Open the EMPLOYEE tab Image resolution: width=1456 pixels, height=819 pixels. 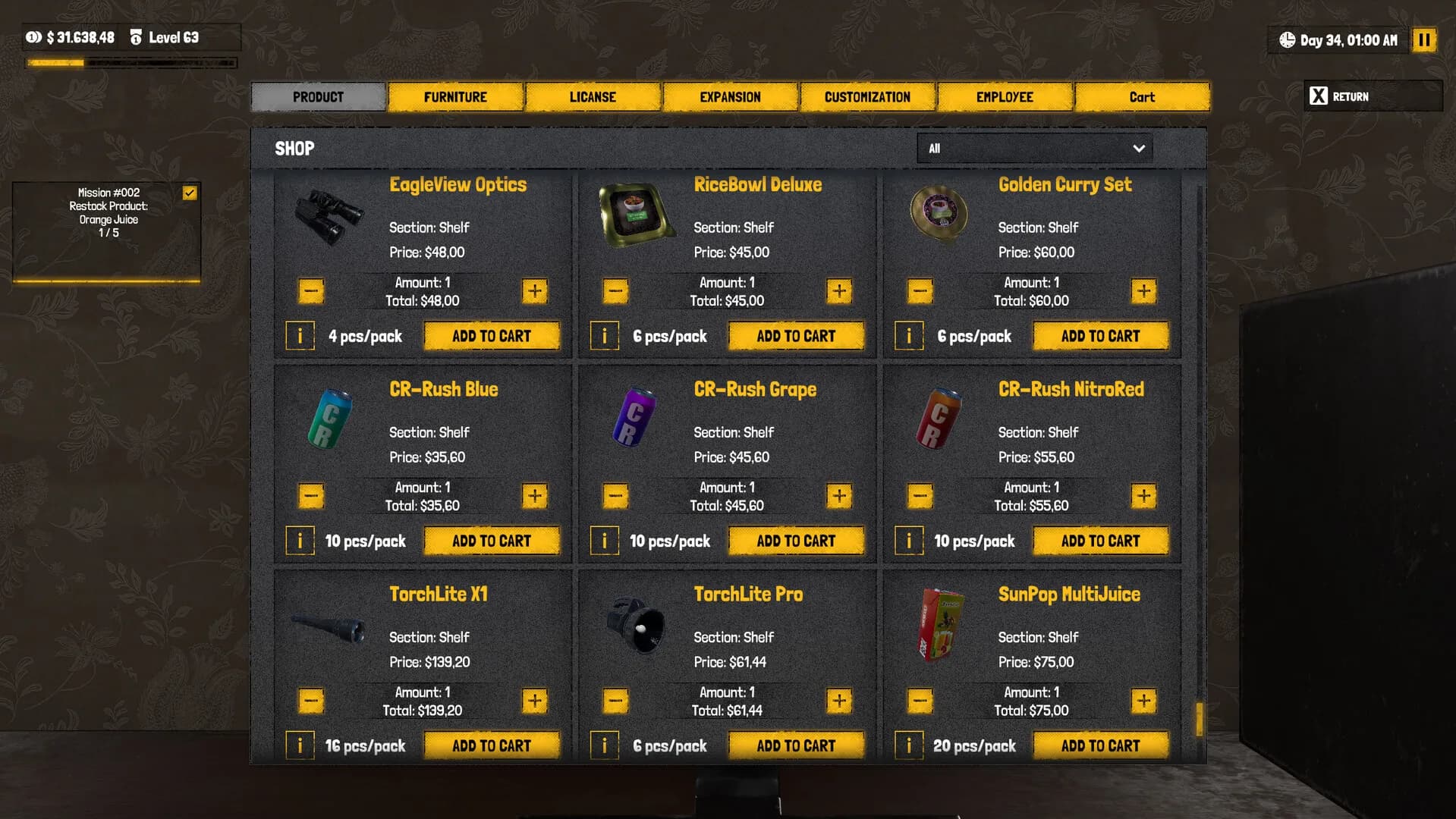pos(1005,96)
